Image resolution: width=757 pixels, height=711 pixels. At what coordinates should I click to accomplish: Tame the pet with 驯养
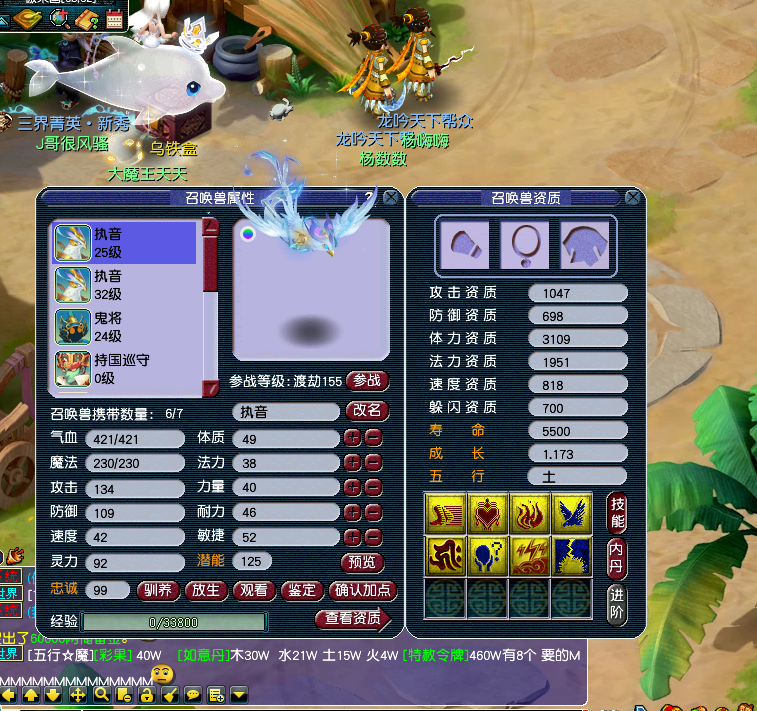(159, 590)
